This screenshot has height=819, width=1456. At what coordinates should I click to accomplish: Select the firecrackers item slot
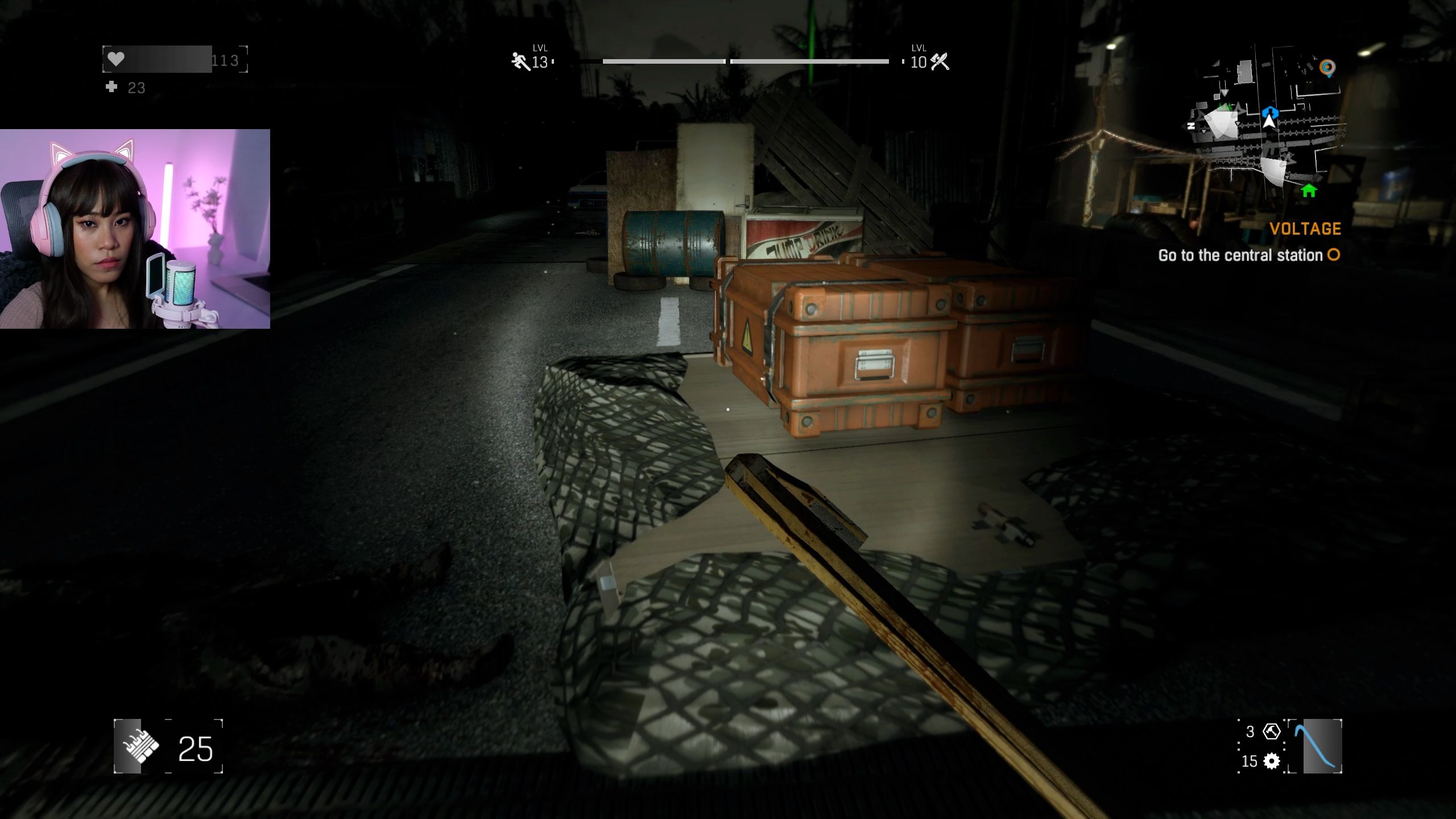pos(136,746)
